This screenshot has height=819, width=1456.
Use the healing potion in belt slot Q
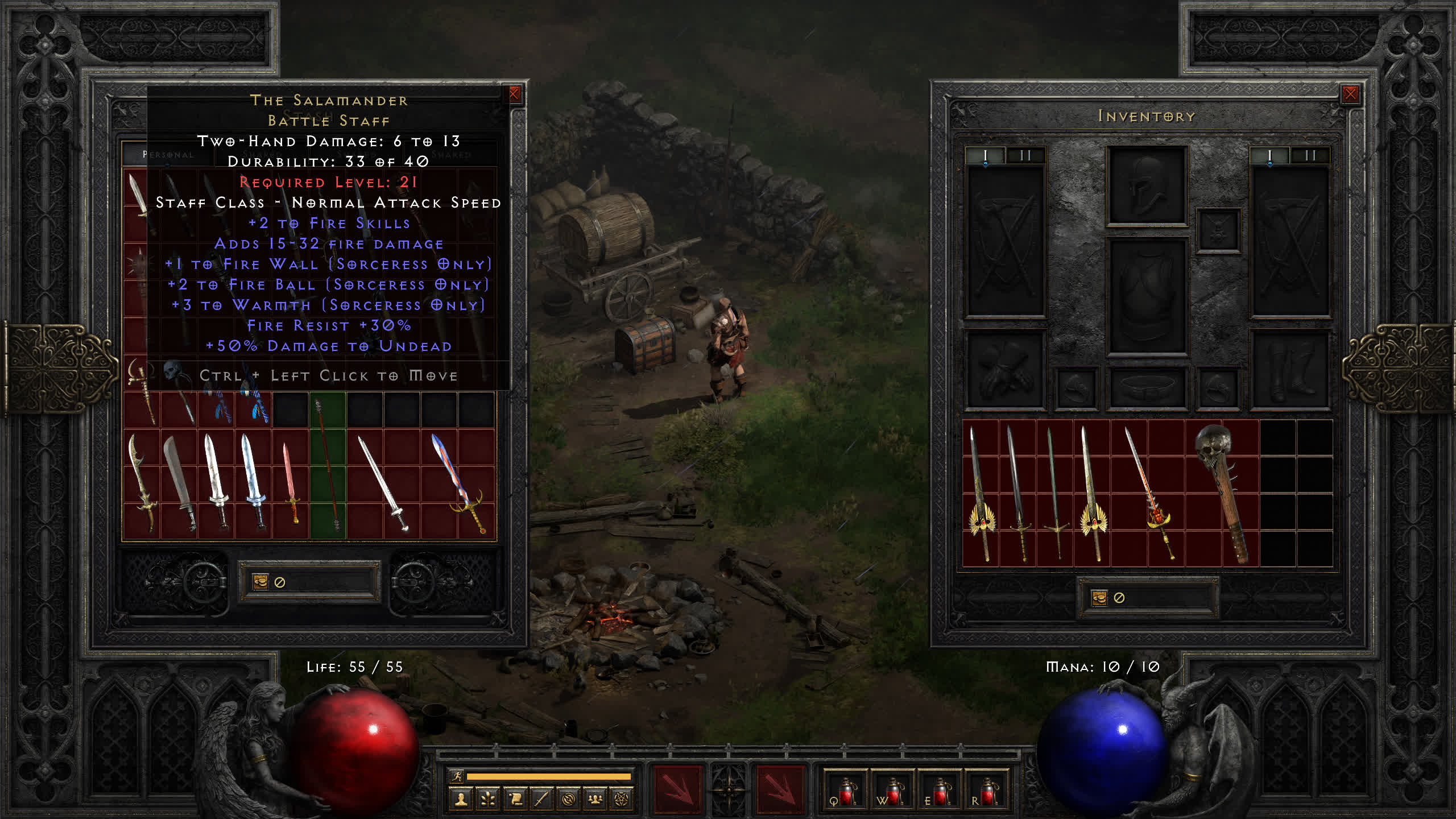(x=845, y=791)
